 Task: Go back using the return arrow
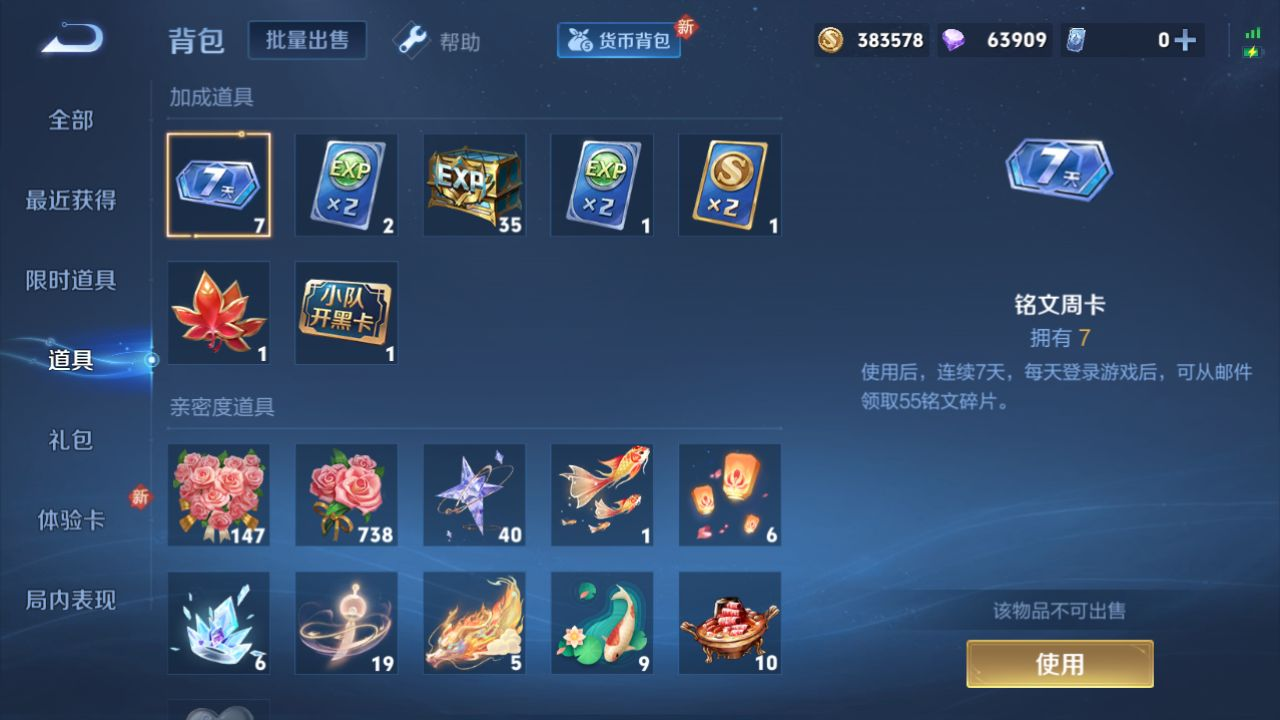click(x=71, y=40)
